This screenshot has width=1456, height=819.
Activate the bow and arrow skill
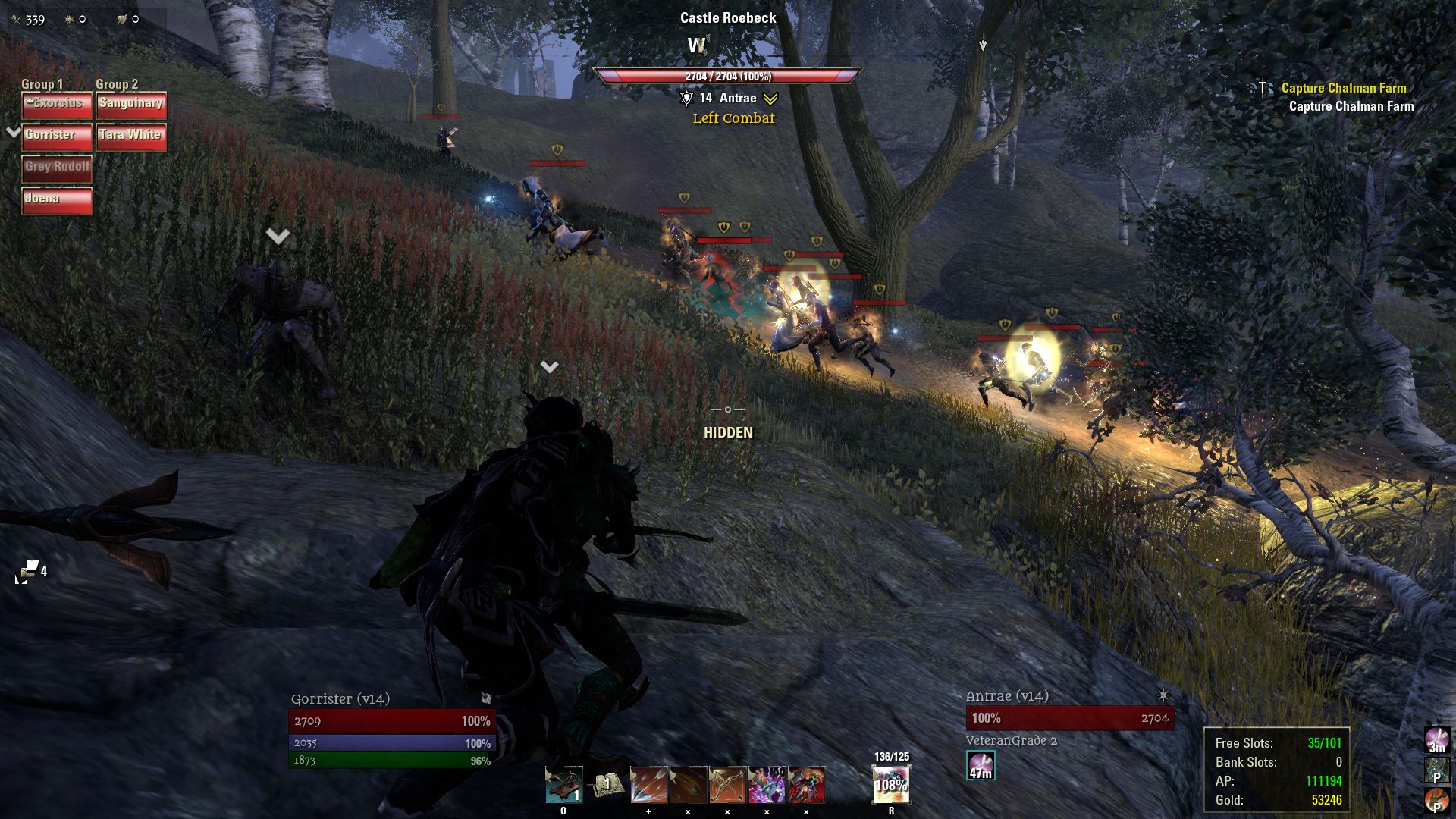[x=727, y=785]
